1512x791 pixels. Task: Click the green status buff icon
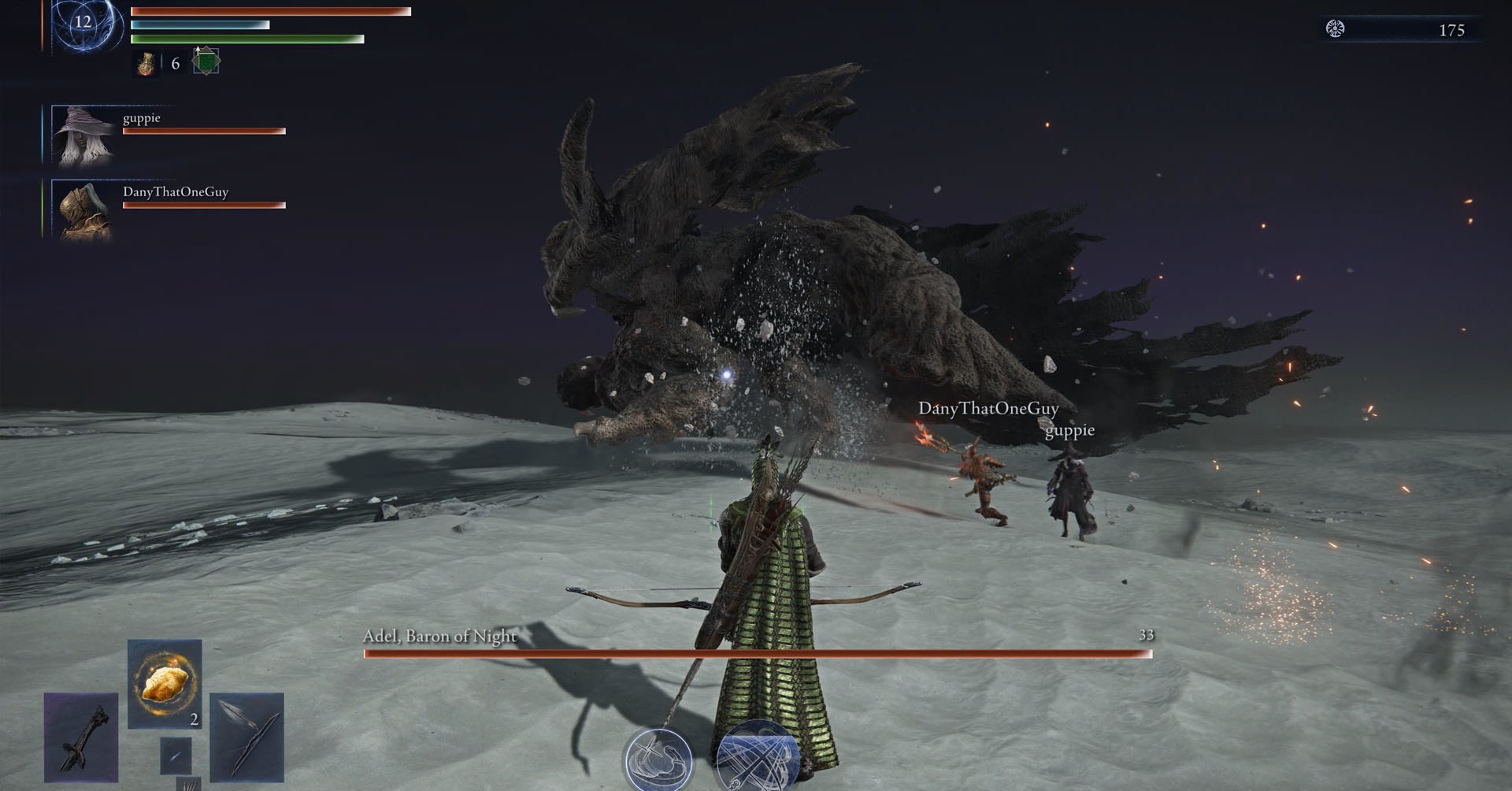point(206,61)
